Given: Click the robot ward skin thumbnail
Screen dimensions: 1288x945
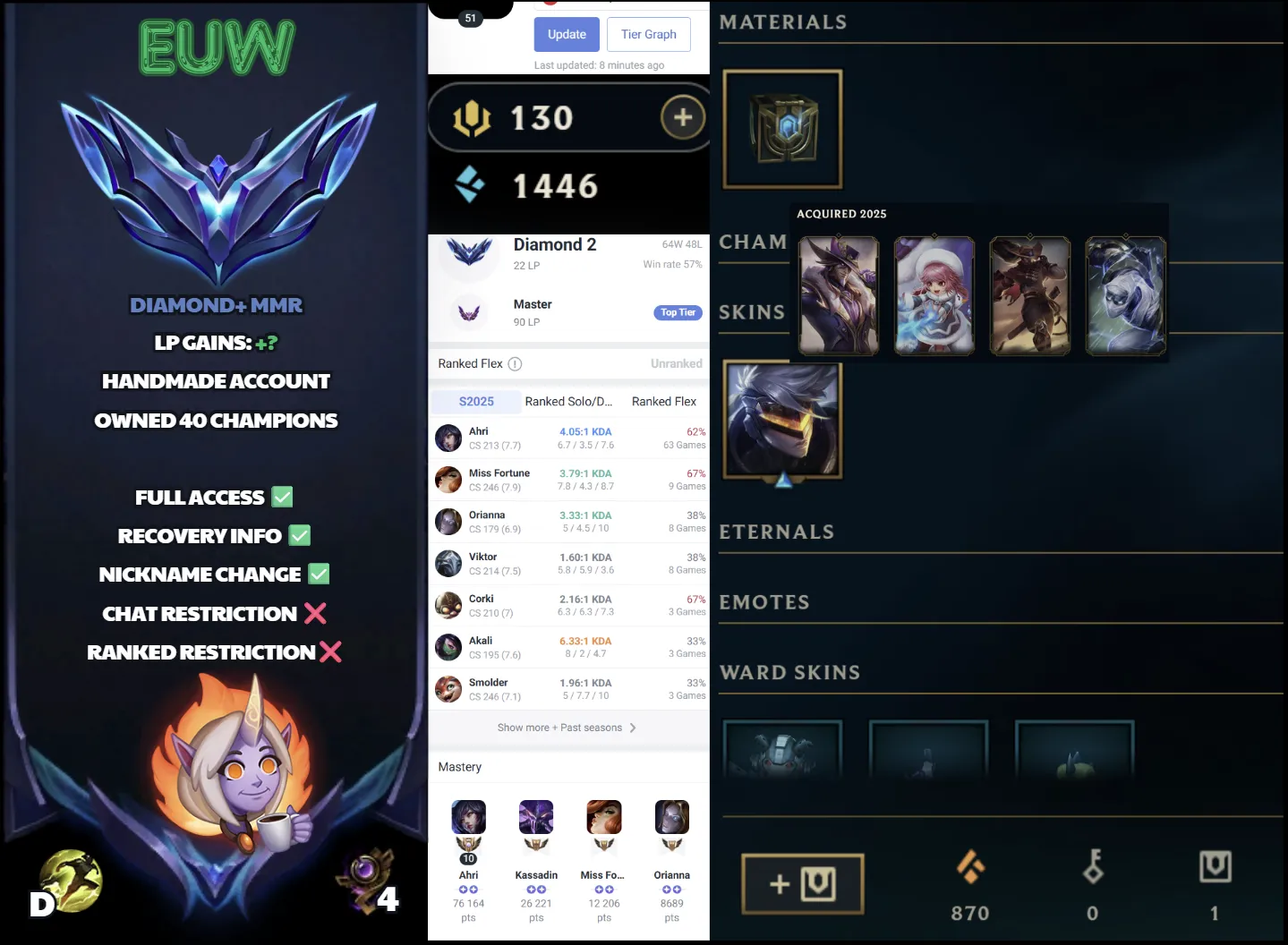Looking at the screenshot, I should 781,756.
